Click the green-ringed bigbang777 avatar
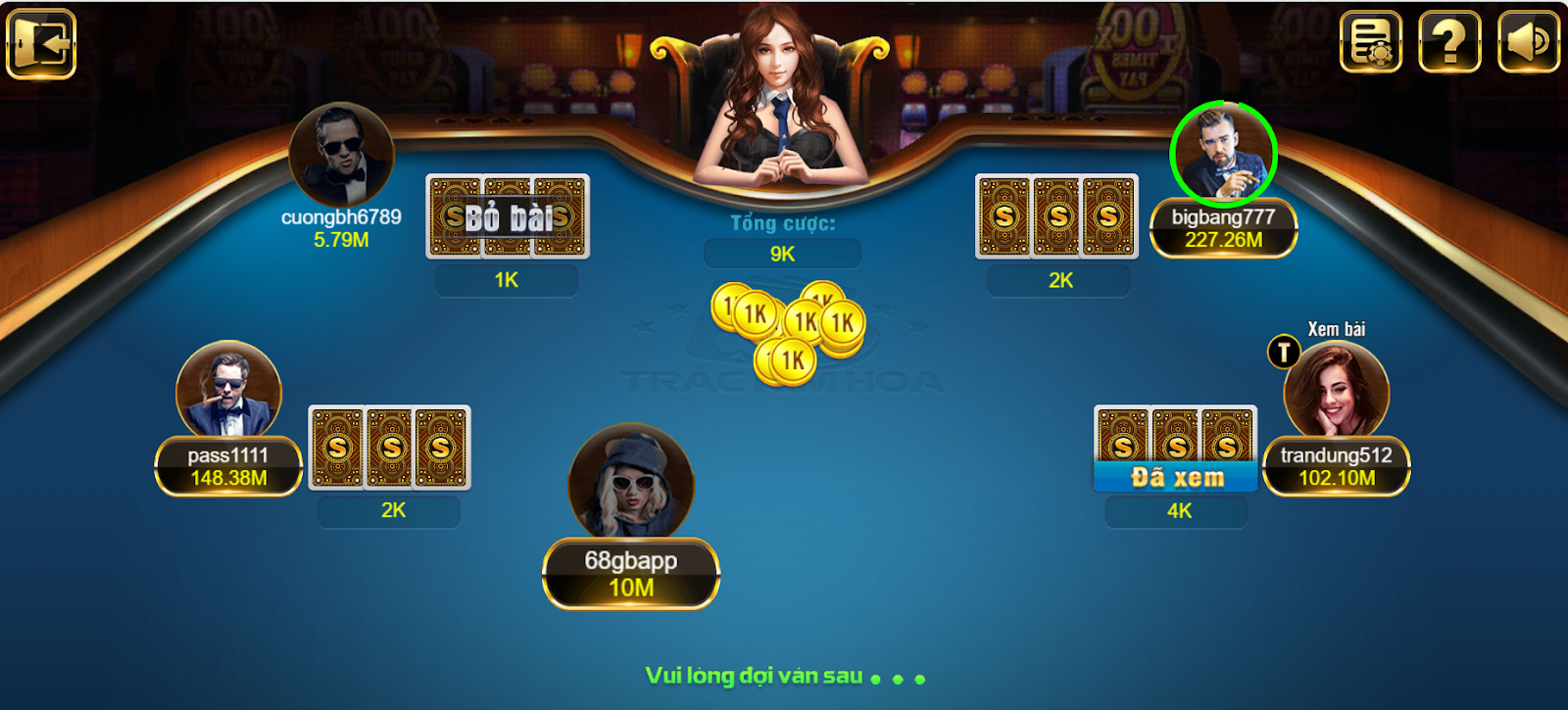The width and height of the screenshot is (1568, 710). pyautogui.click(x=1223, y=152)
